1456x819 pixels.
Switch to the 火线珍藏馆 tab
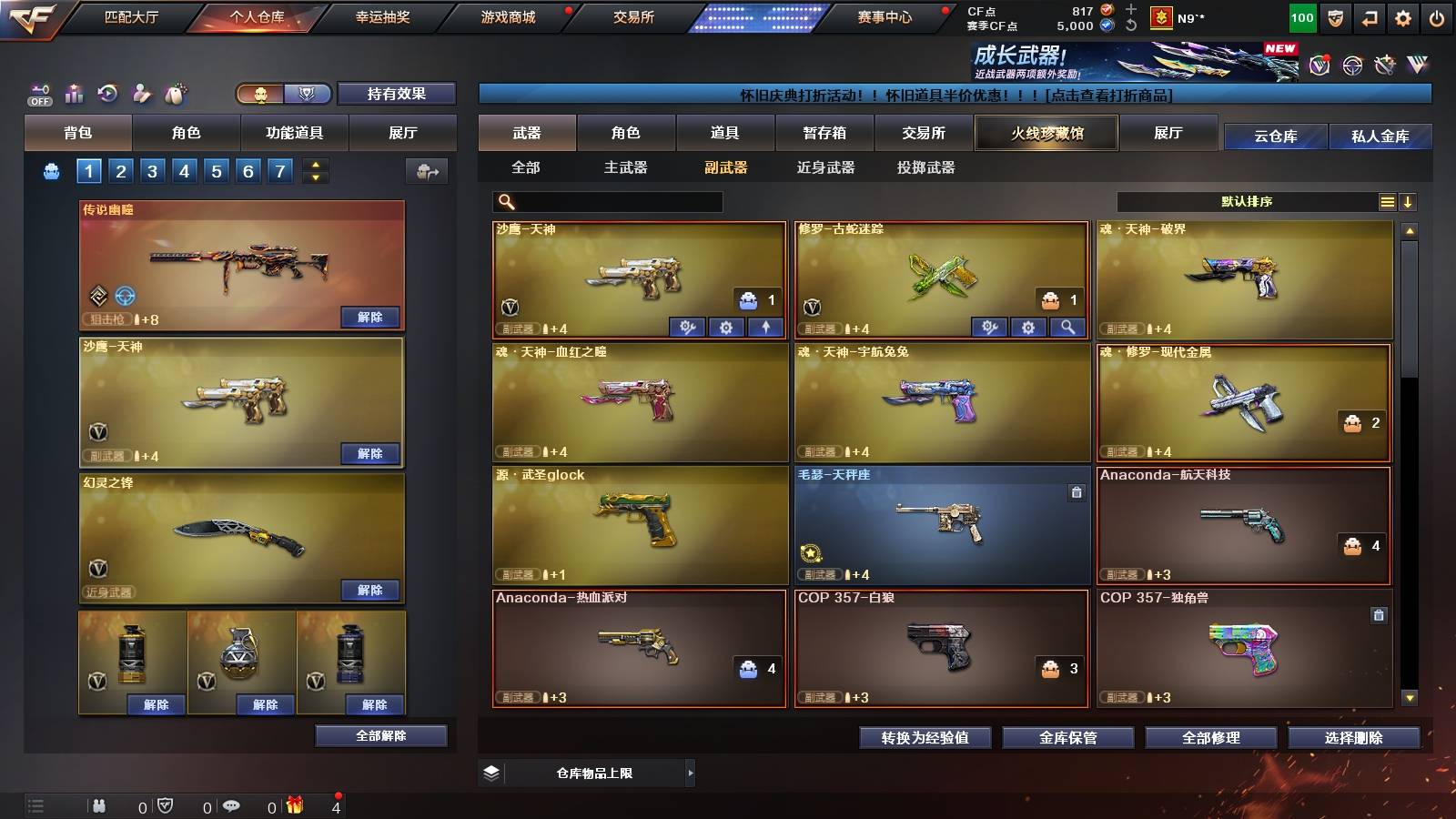(1046, 133)
